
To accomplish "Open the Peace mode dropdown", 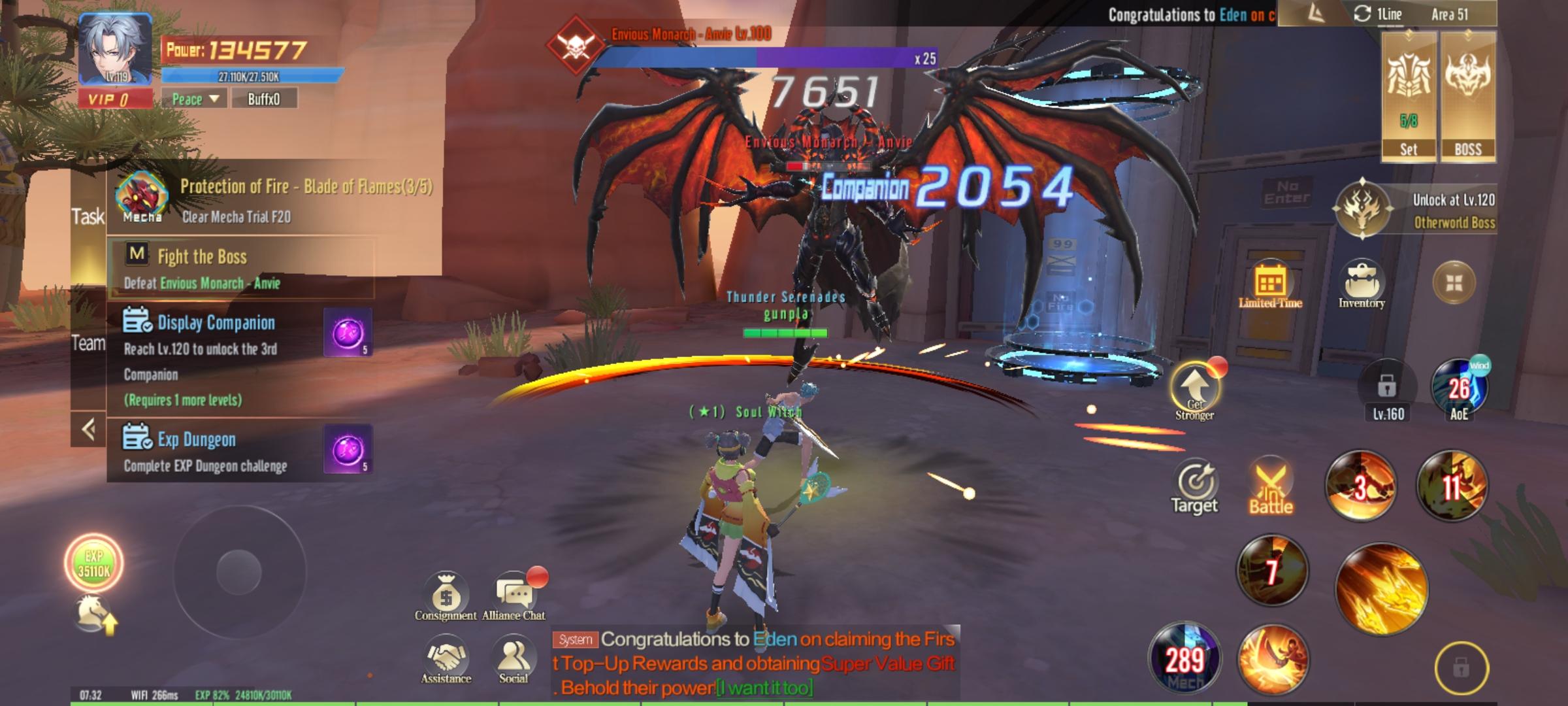I will (x=195, y=99).
